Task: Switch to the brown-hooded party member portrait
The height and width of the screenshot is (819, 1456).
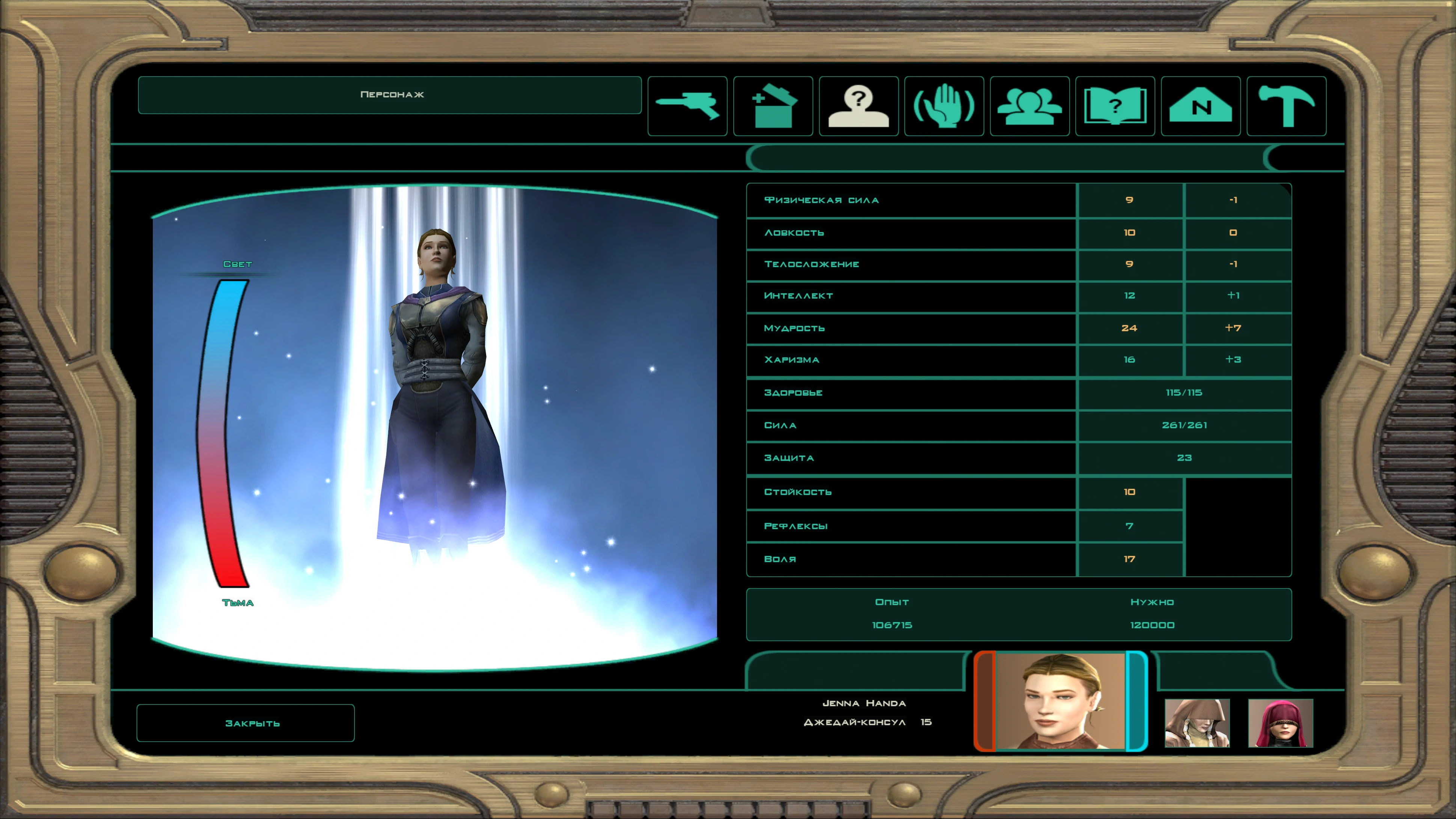Action: pyautogui.click(x=1197, y=723)
